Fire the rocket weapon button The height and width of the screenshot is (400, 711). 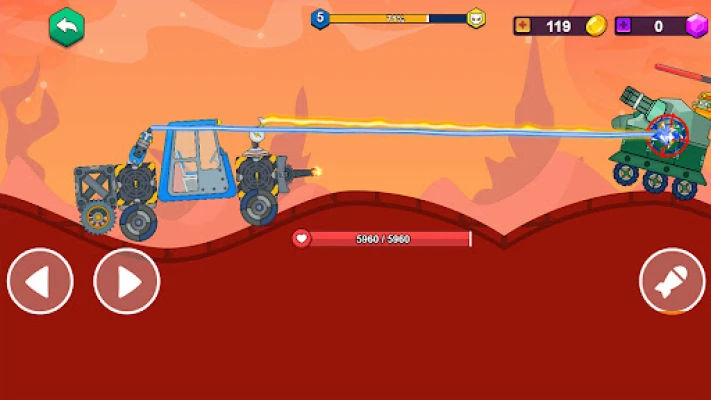672,281
